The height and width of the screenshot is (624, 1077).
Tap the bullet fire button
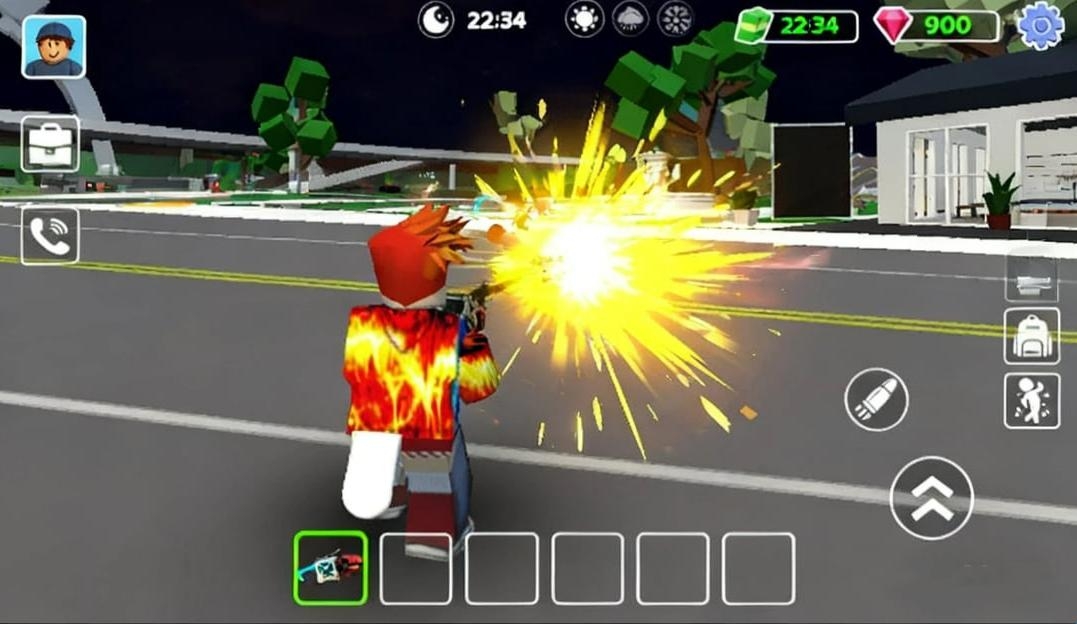[x=876, y=400]
